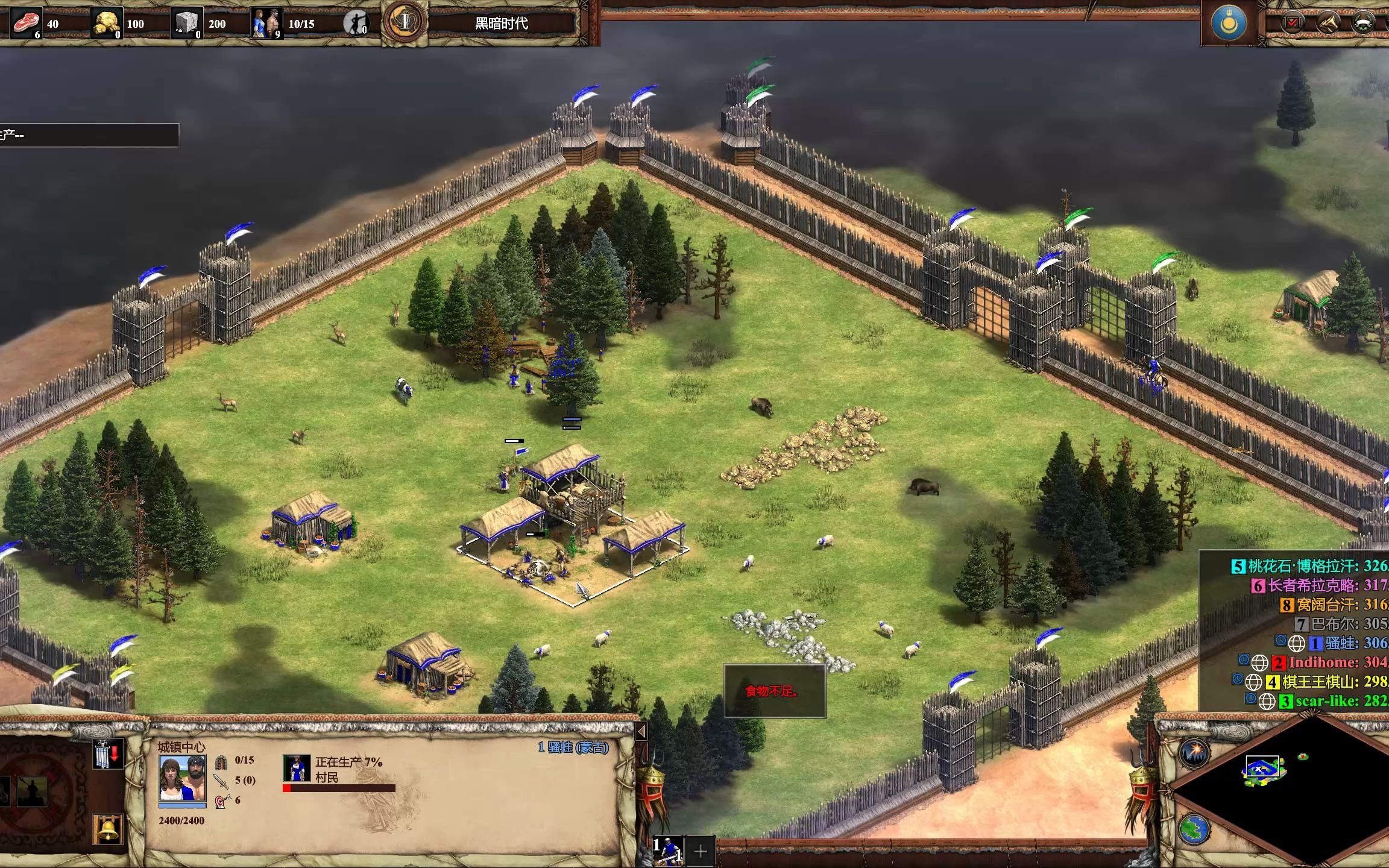Click the Mongol civilization emblem
Image resolution: width=1389 pixels, height=868 pixels.
(x=1228, y=24)
